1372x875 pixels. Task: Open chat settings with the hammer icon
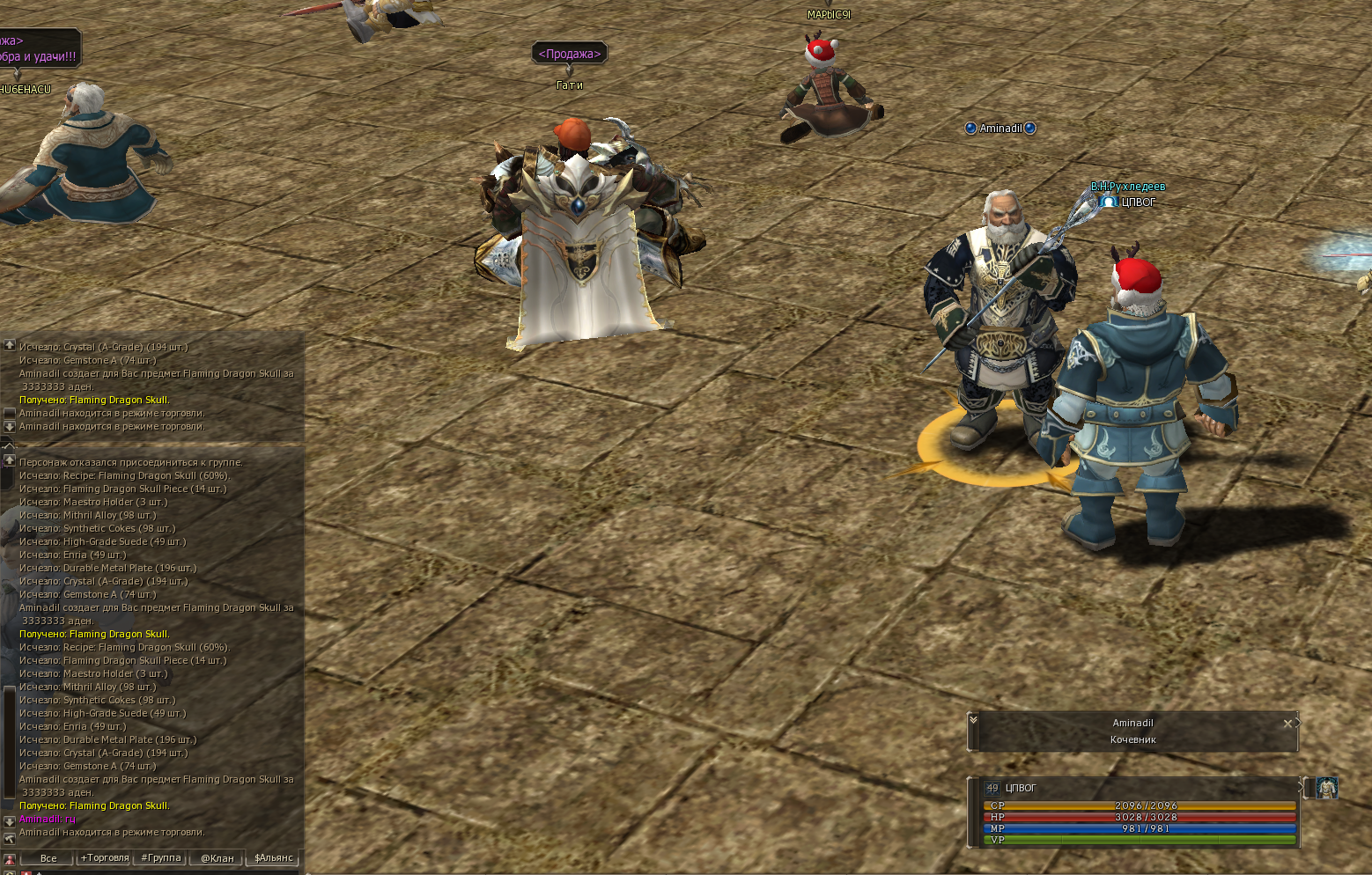tap(10, 839)
